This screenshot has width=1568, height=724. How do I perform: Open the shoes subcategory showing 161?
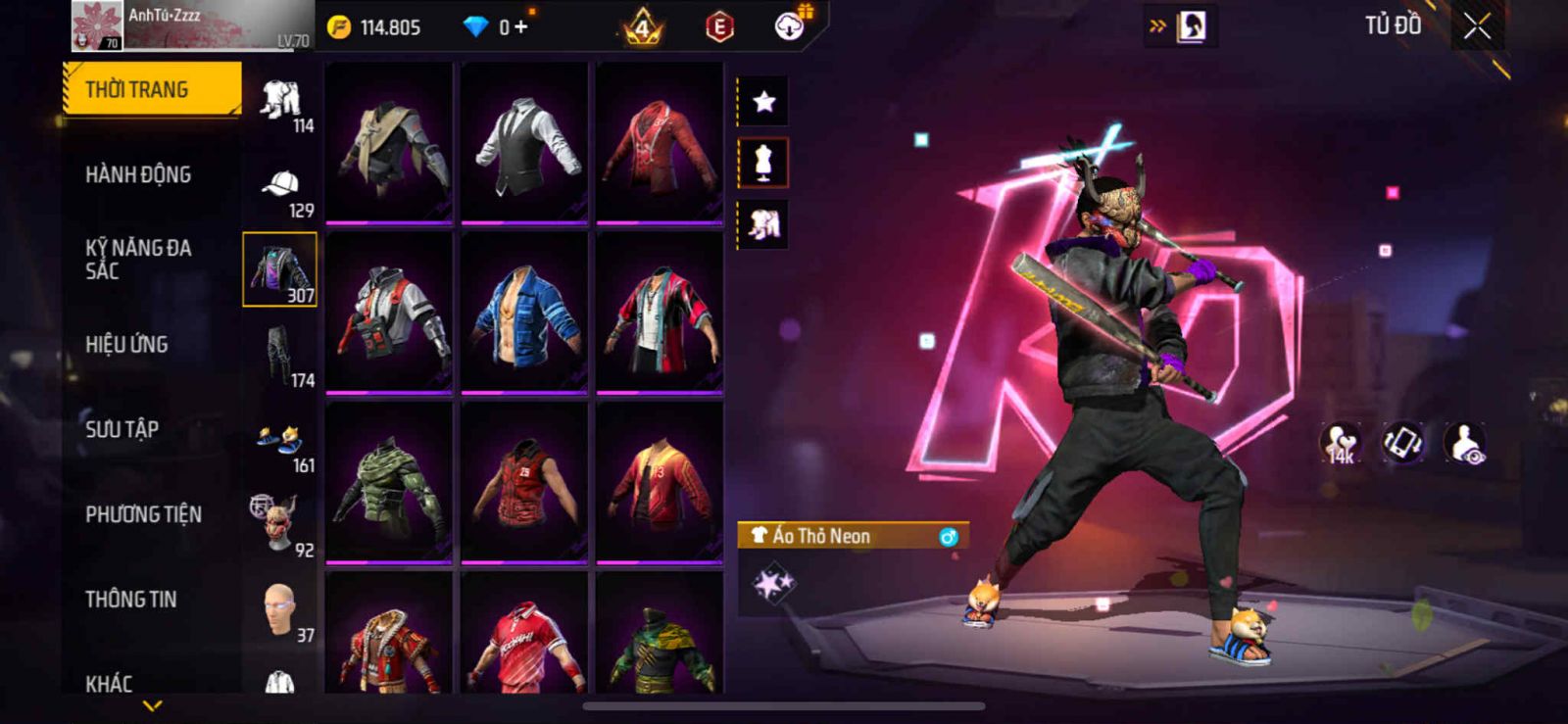[281, 443]
